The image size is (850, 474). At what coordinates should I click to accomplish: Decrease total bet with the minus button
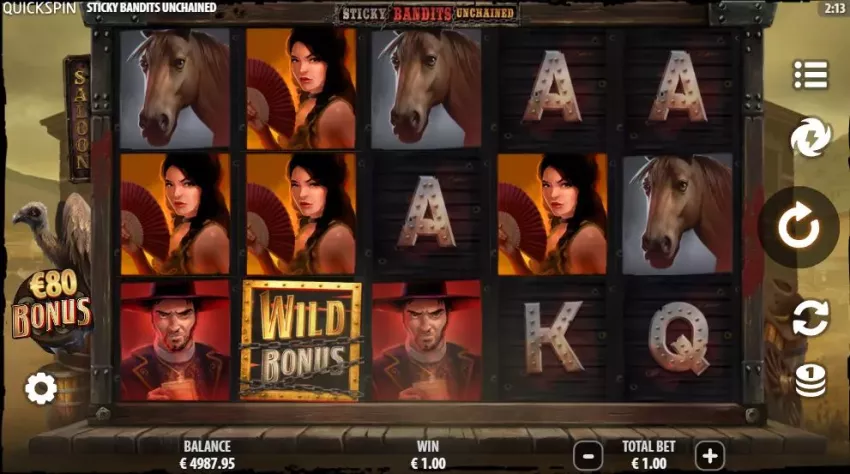589,456
